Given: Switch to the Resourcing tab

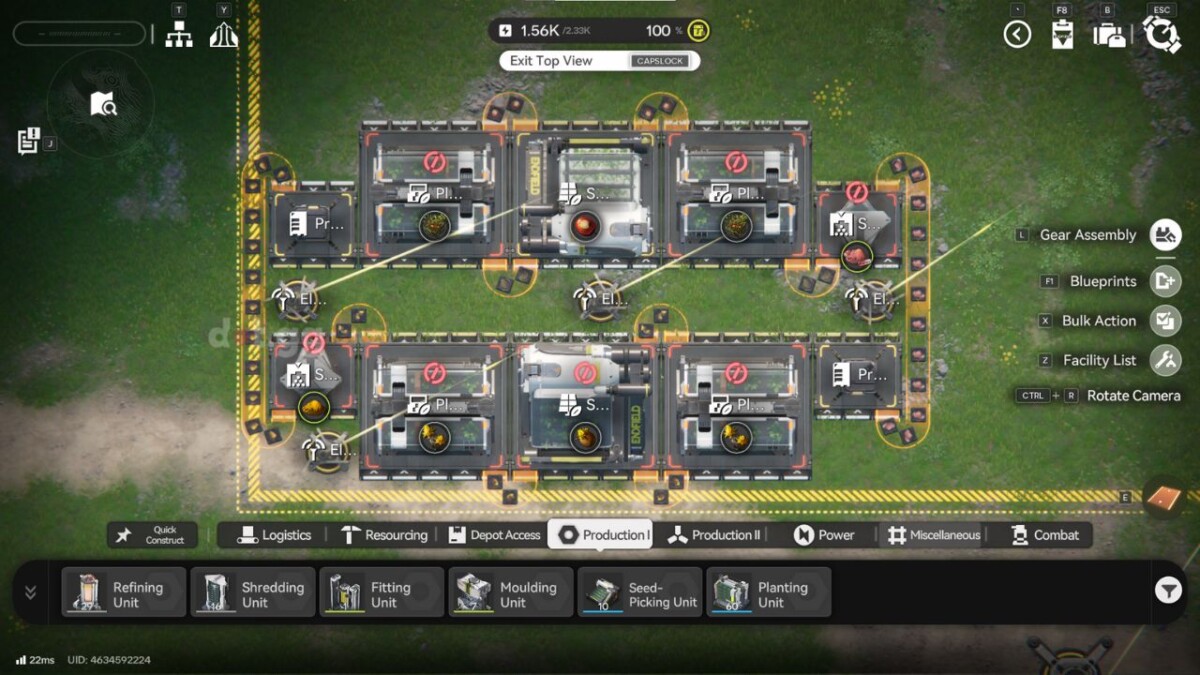Looking at the screenshot, I should pyautogui.click(x=384, y=535).
